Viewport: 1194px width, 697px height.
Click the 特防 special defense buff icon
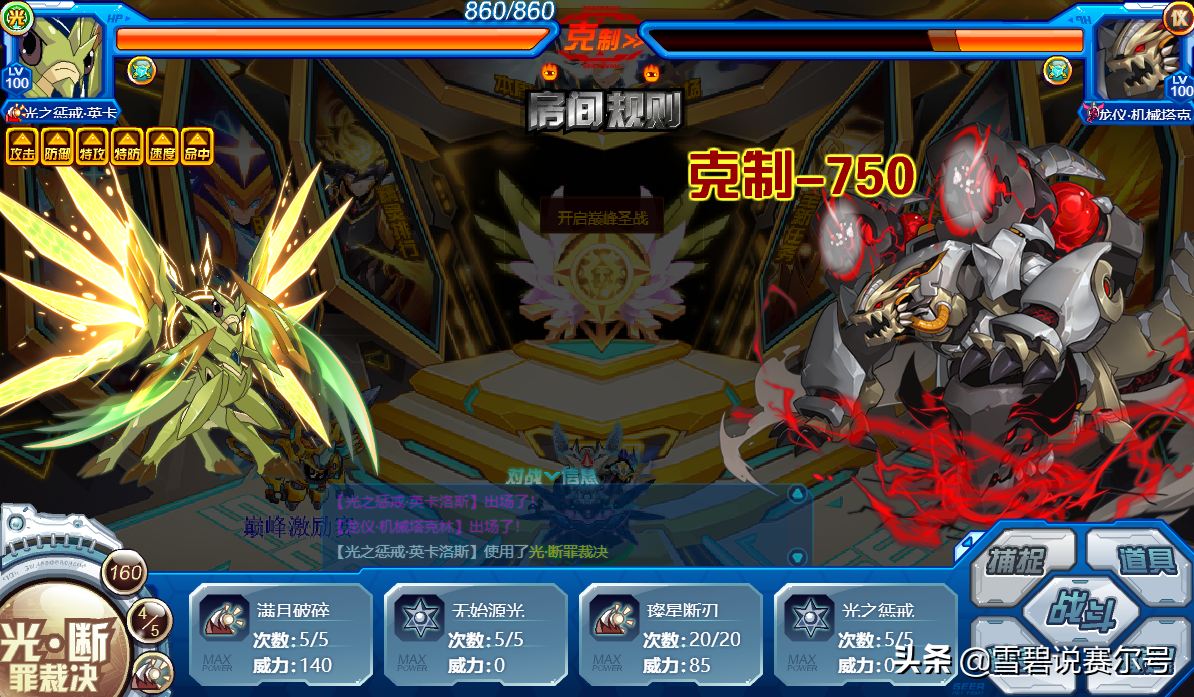coord(127,146)
